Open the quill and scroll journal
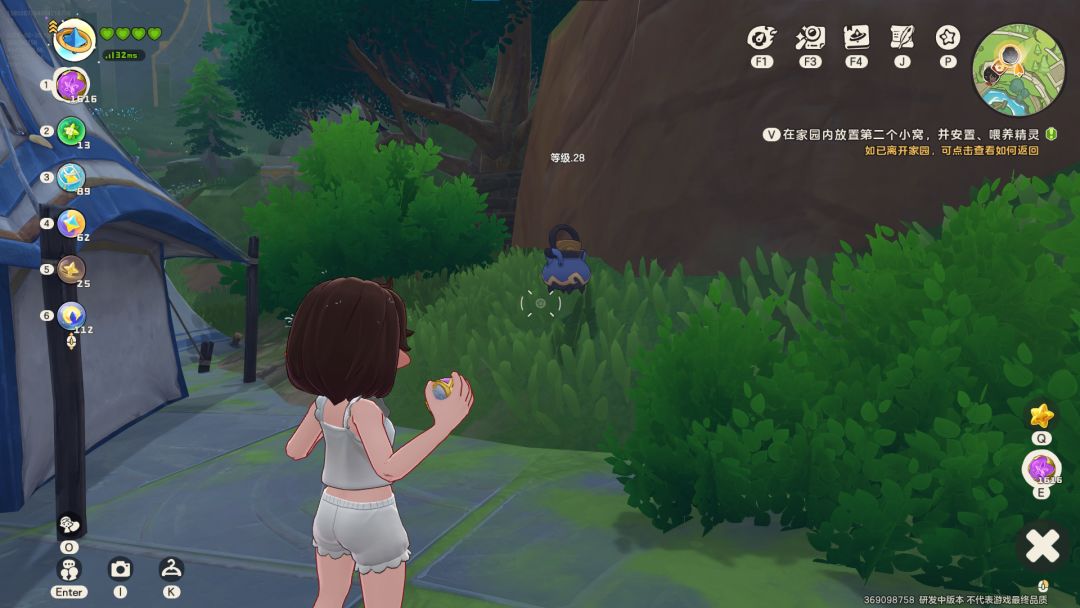This screenshot has width=1080, height=608. (x=902, y=38)
